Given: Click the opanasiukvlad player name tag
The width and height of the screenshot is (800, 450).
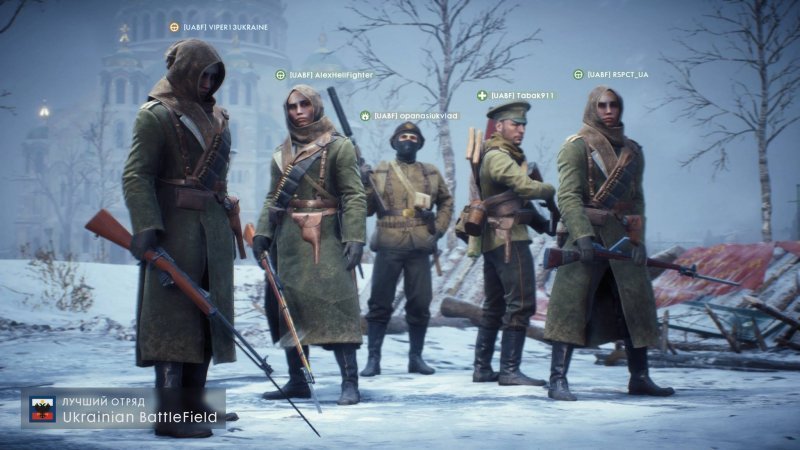Looking at the screenshot, I should point(415,116).
